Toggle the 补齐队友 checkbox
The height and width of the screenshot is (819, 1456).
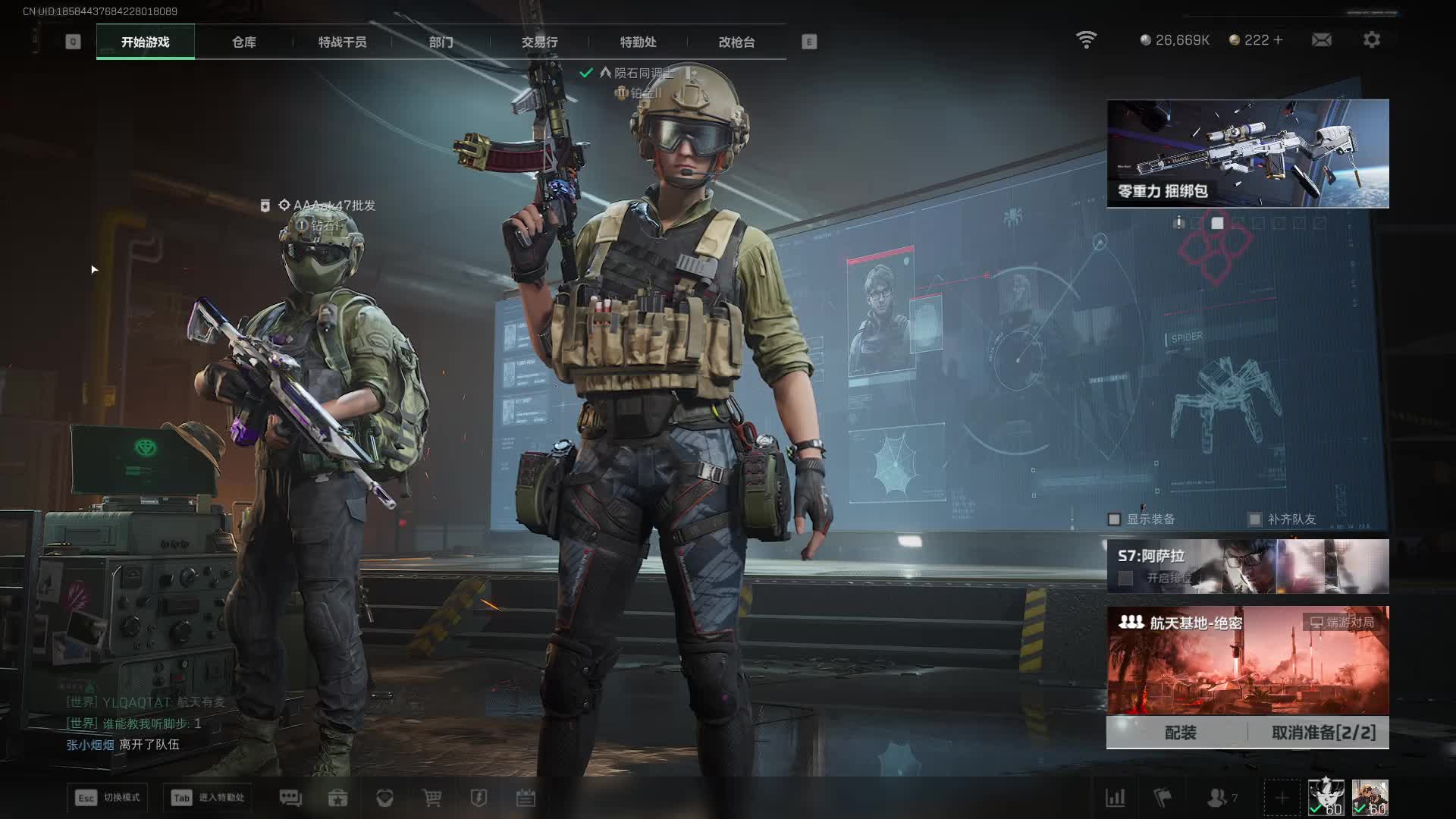(x=1255, y=519)
